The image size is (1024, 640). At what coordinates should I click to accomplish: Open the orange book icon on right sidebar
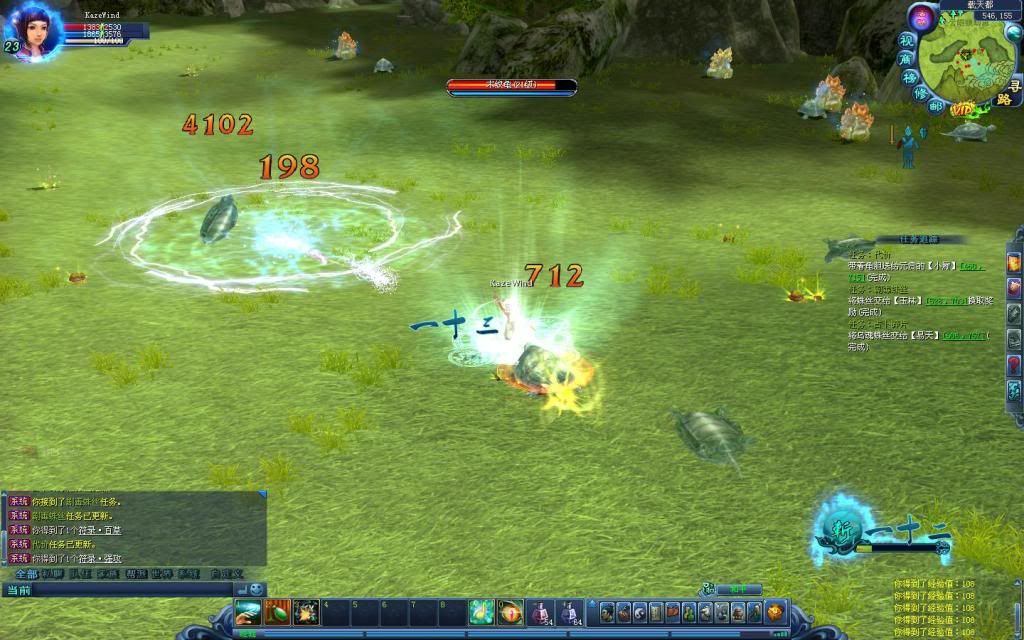point(1013,262)
